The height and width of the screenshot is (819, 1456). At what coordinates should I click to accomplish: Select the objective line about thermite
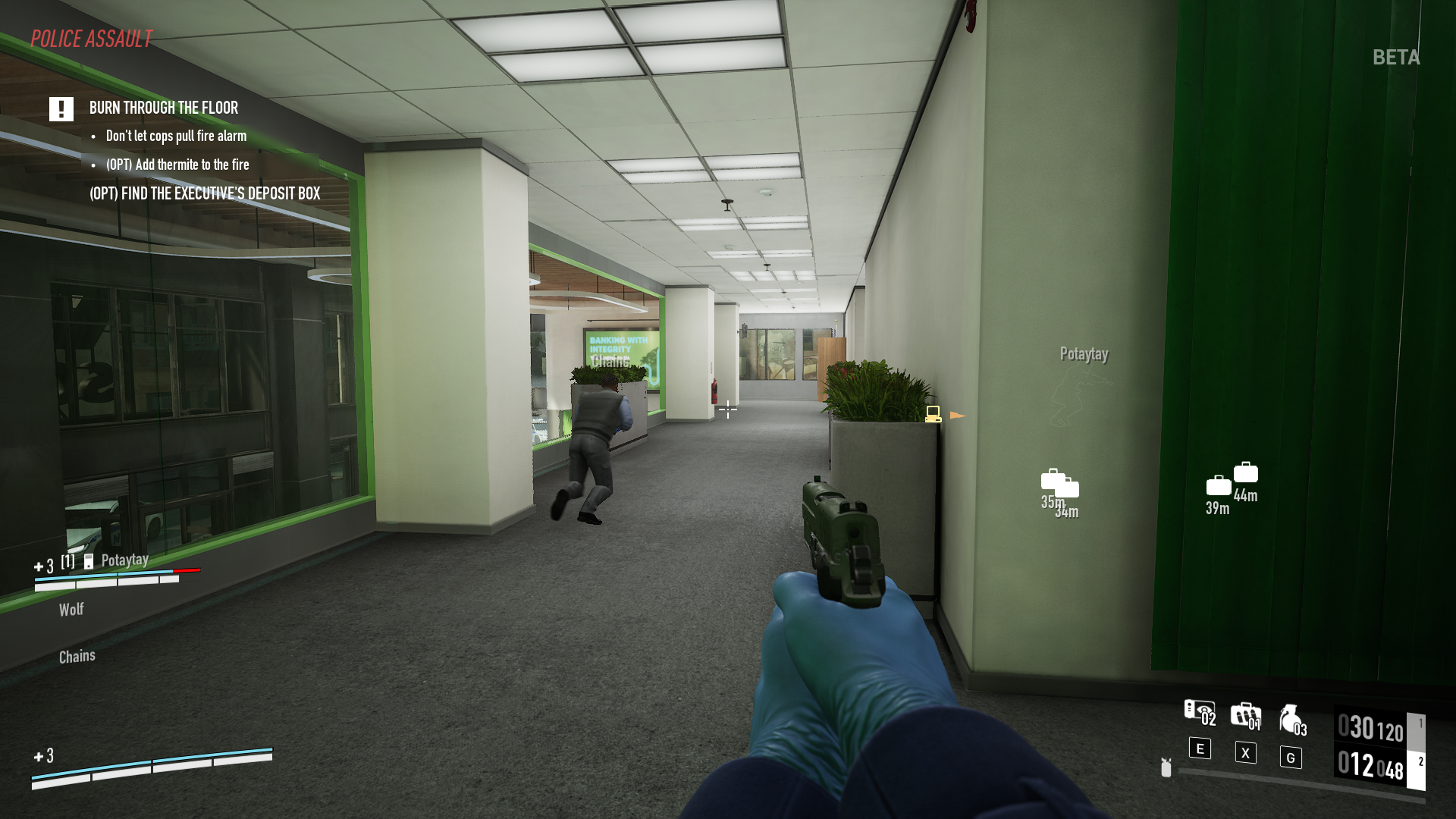click(x=177, y=165)
